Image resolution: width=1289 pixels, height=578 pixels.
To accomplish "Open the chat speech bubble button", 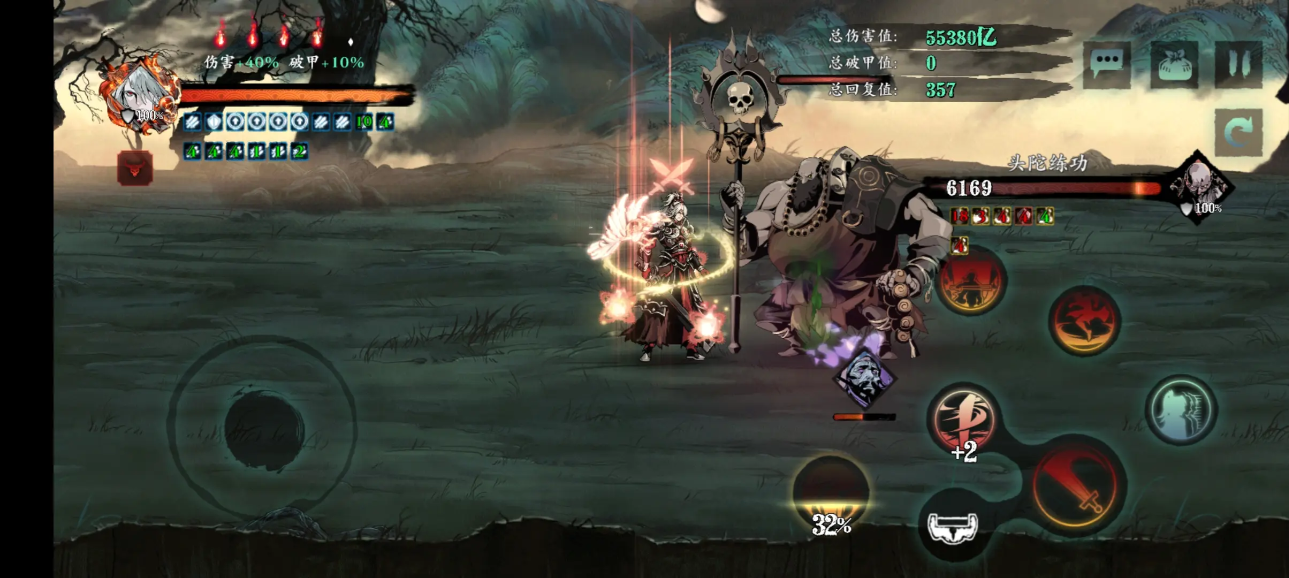I will [x=1107, y=65].
